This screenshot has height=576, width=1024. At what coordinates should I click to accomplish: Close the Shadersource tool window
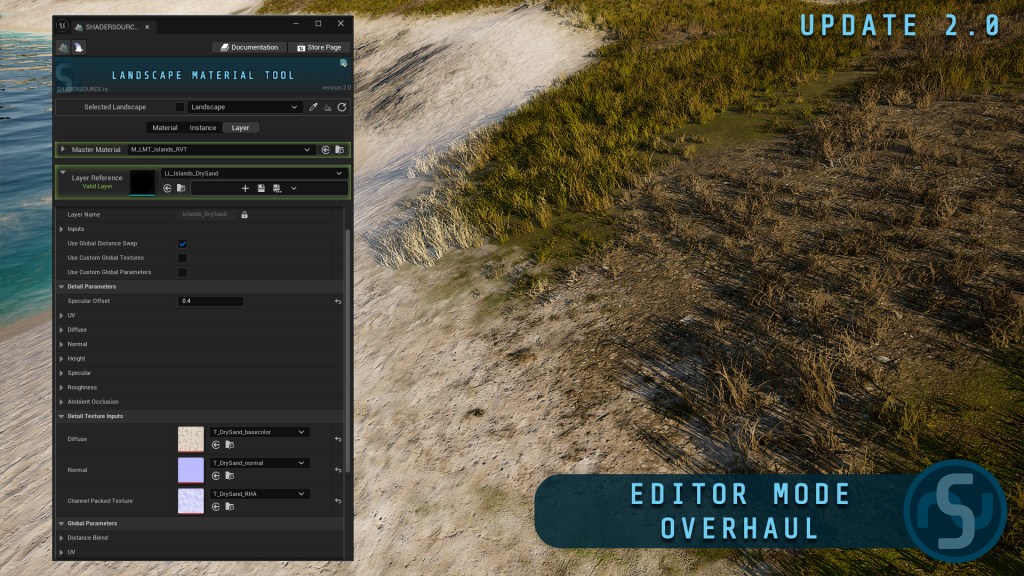pos(340,23)
